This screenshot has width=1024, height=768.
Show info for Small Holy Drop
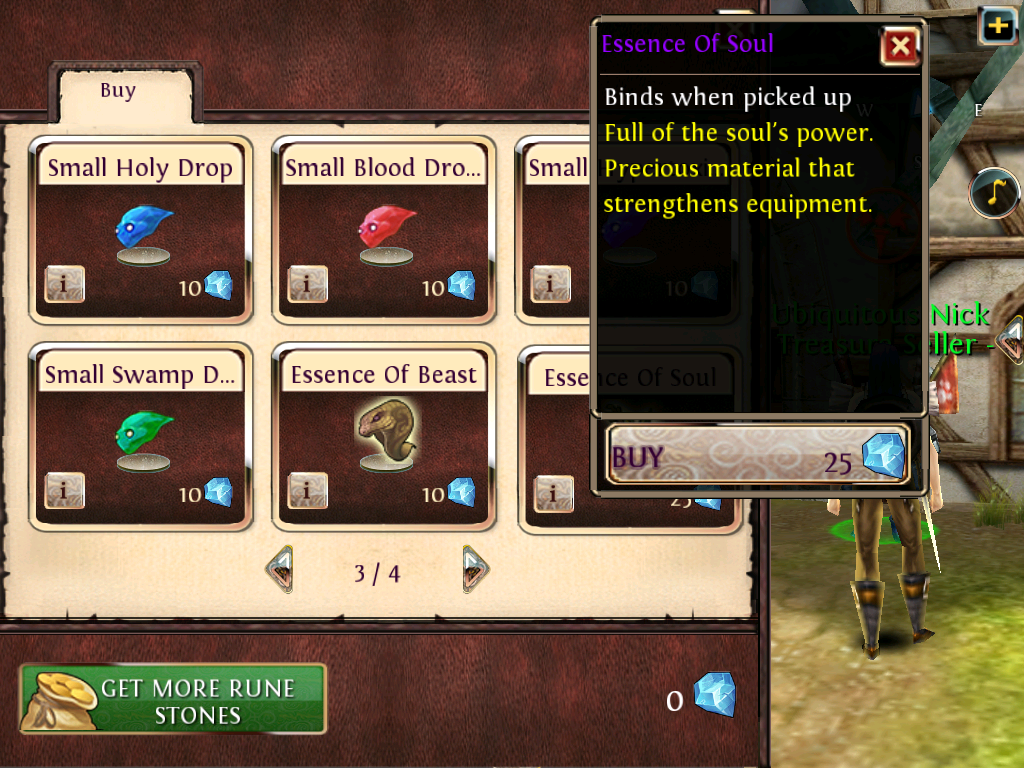click(65, 285)
